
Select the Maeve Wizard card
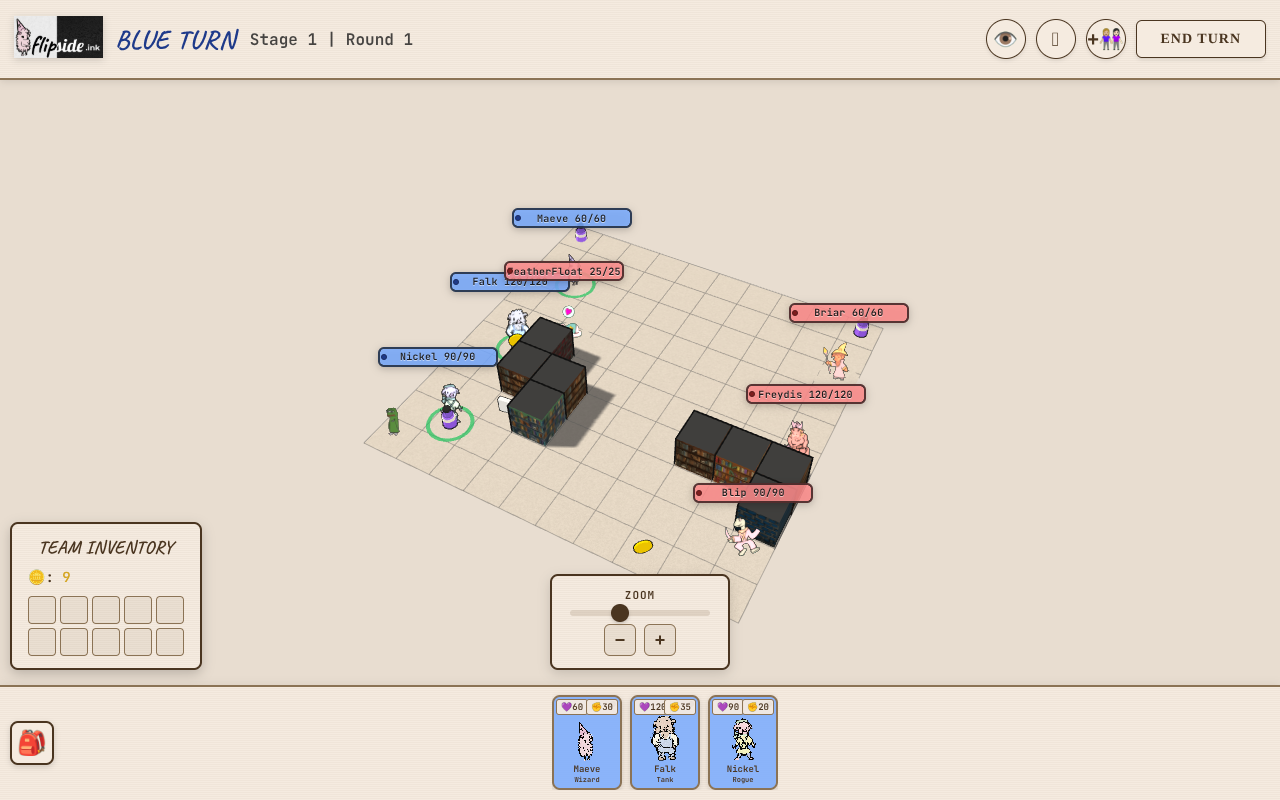coord(587,742)
